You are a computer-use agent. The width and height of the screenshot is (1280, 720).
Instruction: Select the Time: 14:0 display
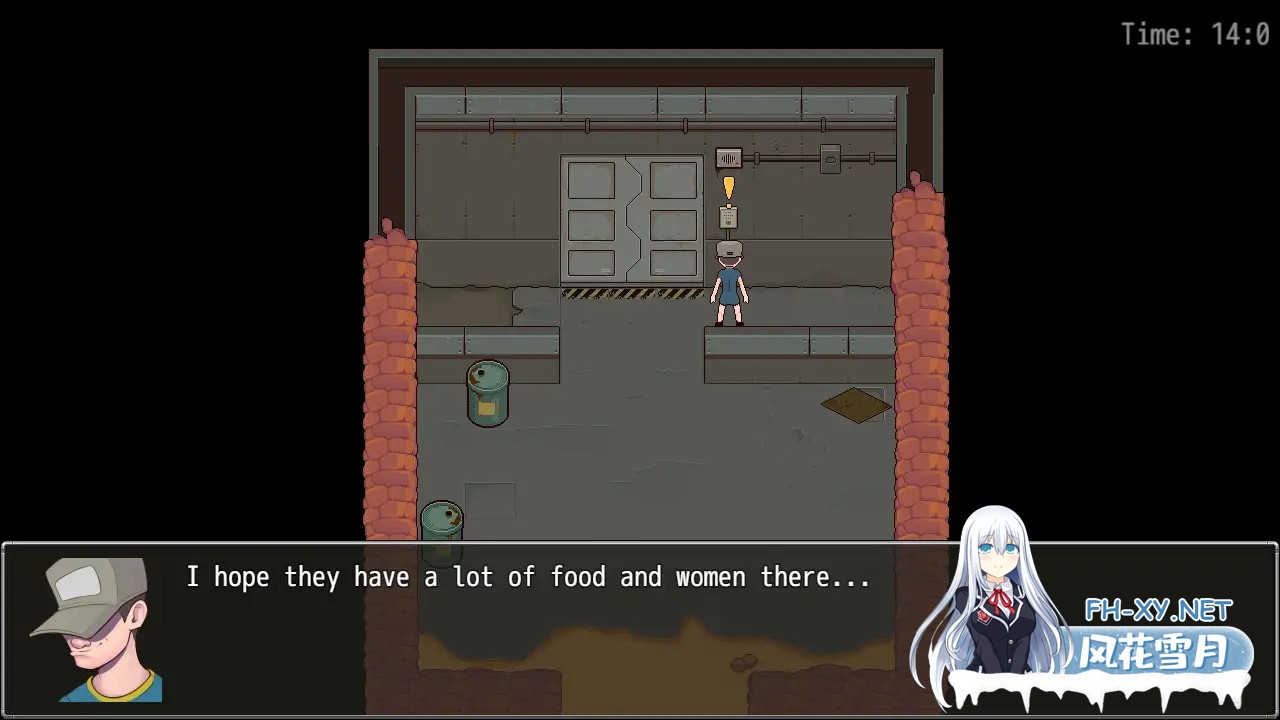tap(1196, 33)
